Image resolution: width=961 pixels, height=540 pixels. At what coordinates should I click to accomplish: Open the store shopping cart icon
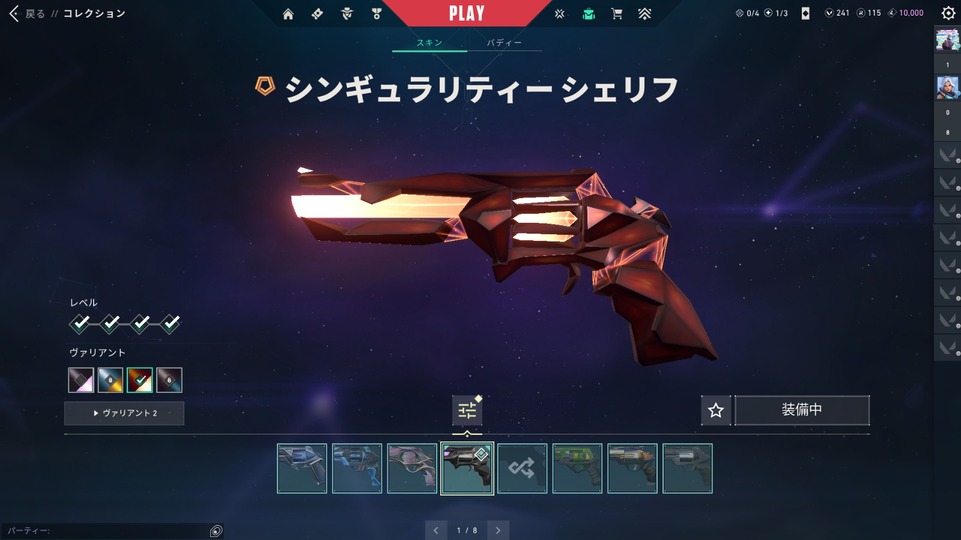tap(617, 14)
